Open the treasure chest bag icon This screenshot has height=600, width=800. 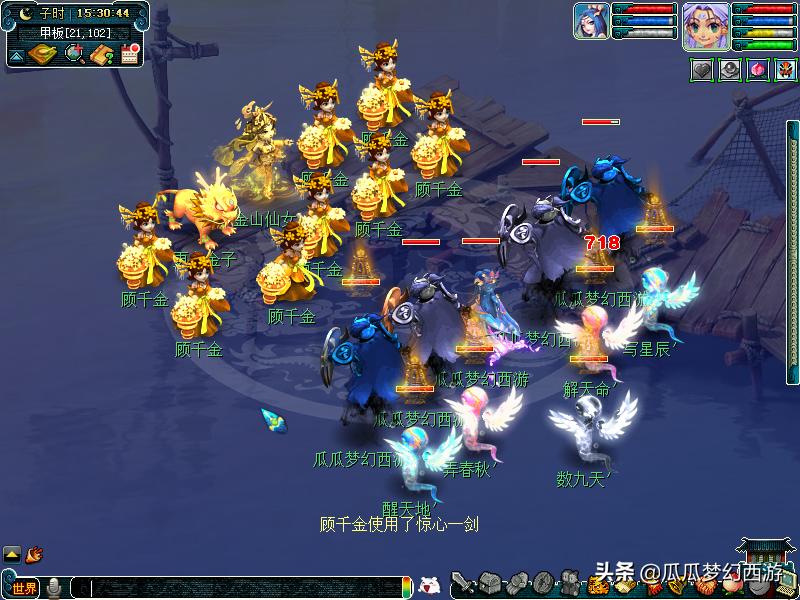[489, 583]
